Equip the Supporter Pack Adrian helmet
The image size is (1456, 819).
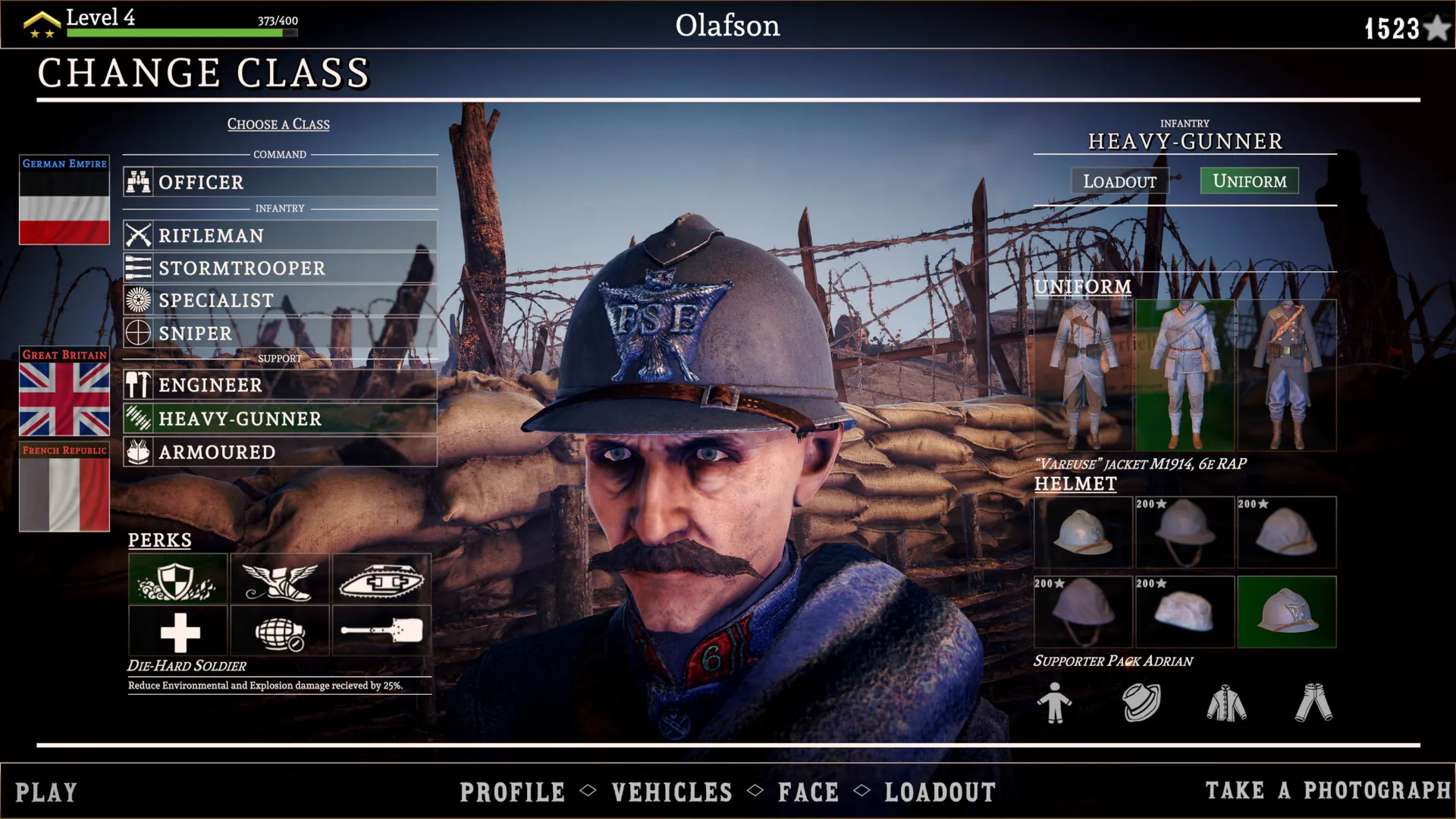pyautogui.click(x=1287, y=612)
